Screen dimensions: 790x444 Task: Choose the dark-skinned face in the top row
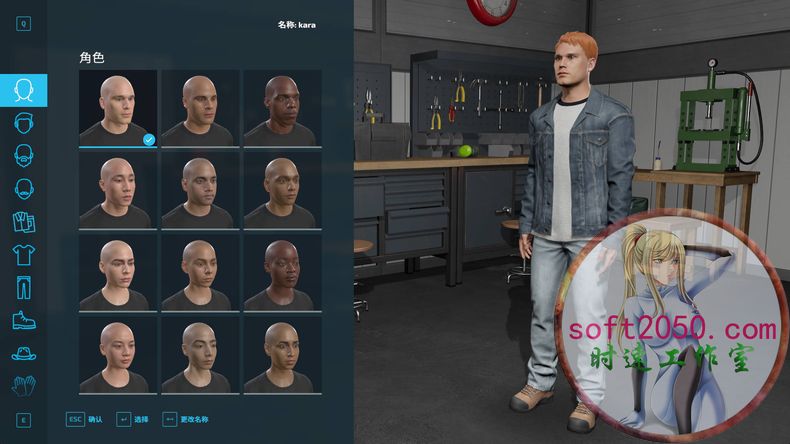coord(281,108)
